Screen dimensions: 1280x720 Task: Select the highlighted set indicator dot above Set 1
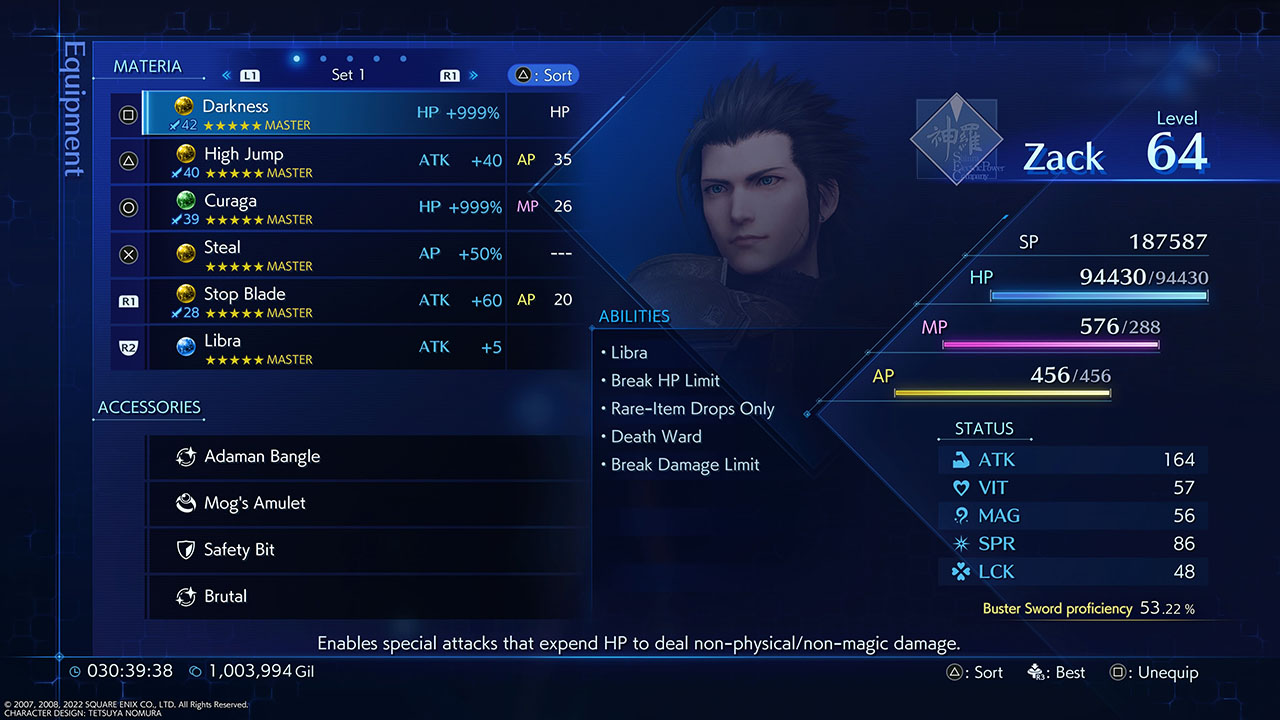click(296, 58)
